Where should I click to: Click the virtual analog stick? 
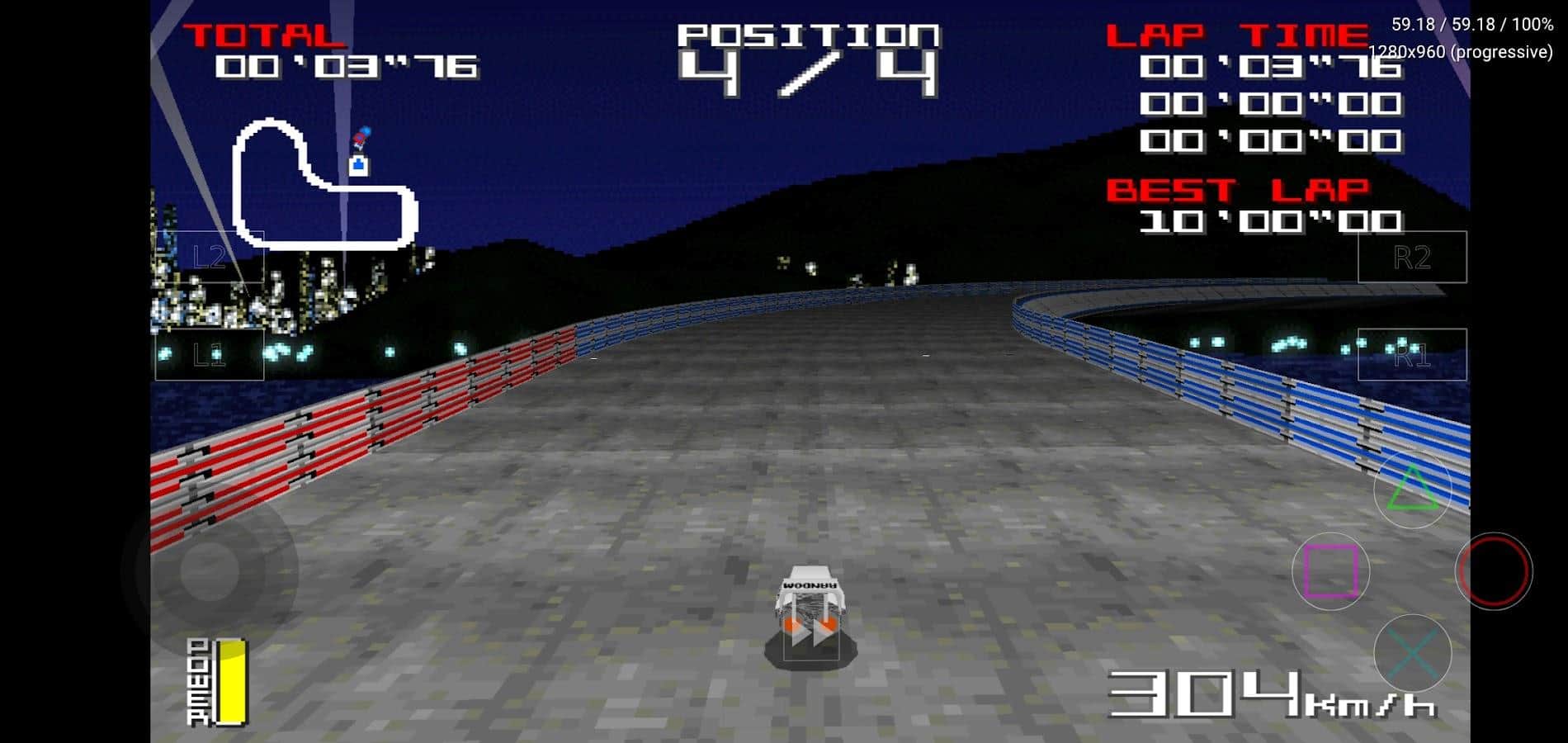(x=210, y=570)
